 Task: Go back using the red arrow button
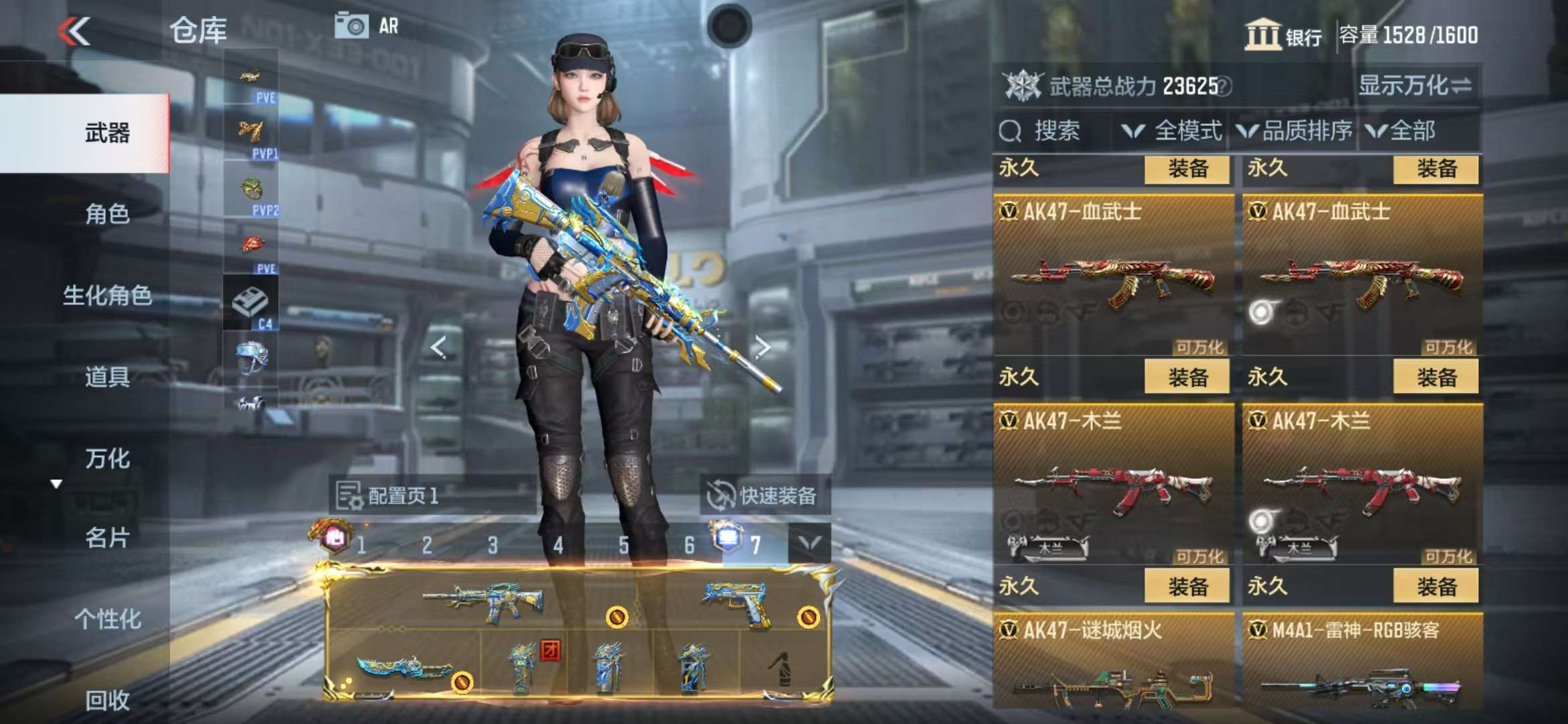74,32
